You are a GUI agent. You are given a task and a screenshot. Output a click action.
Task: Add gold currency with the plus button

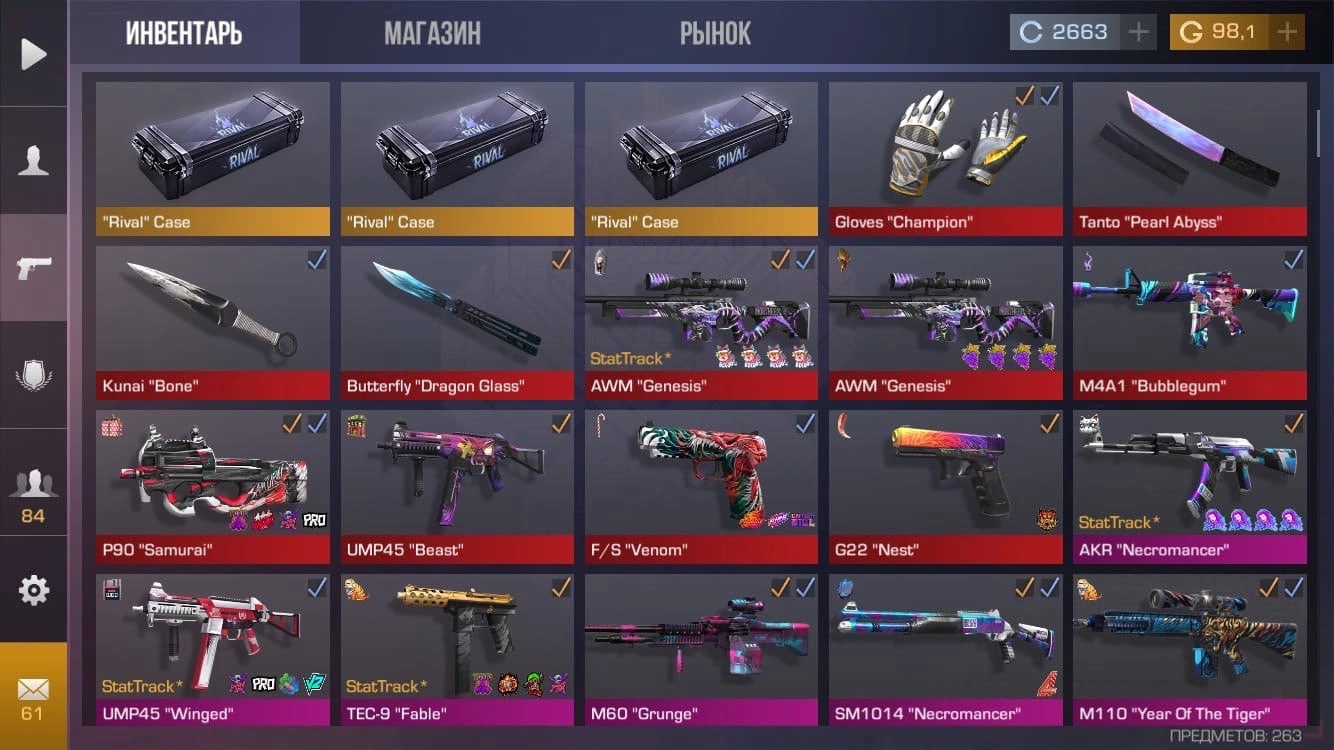coord(1287,32)
